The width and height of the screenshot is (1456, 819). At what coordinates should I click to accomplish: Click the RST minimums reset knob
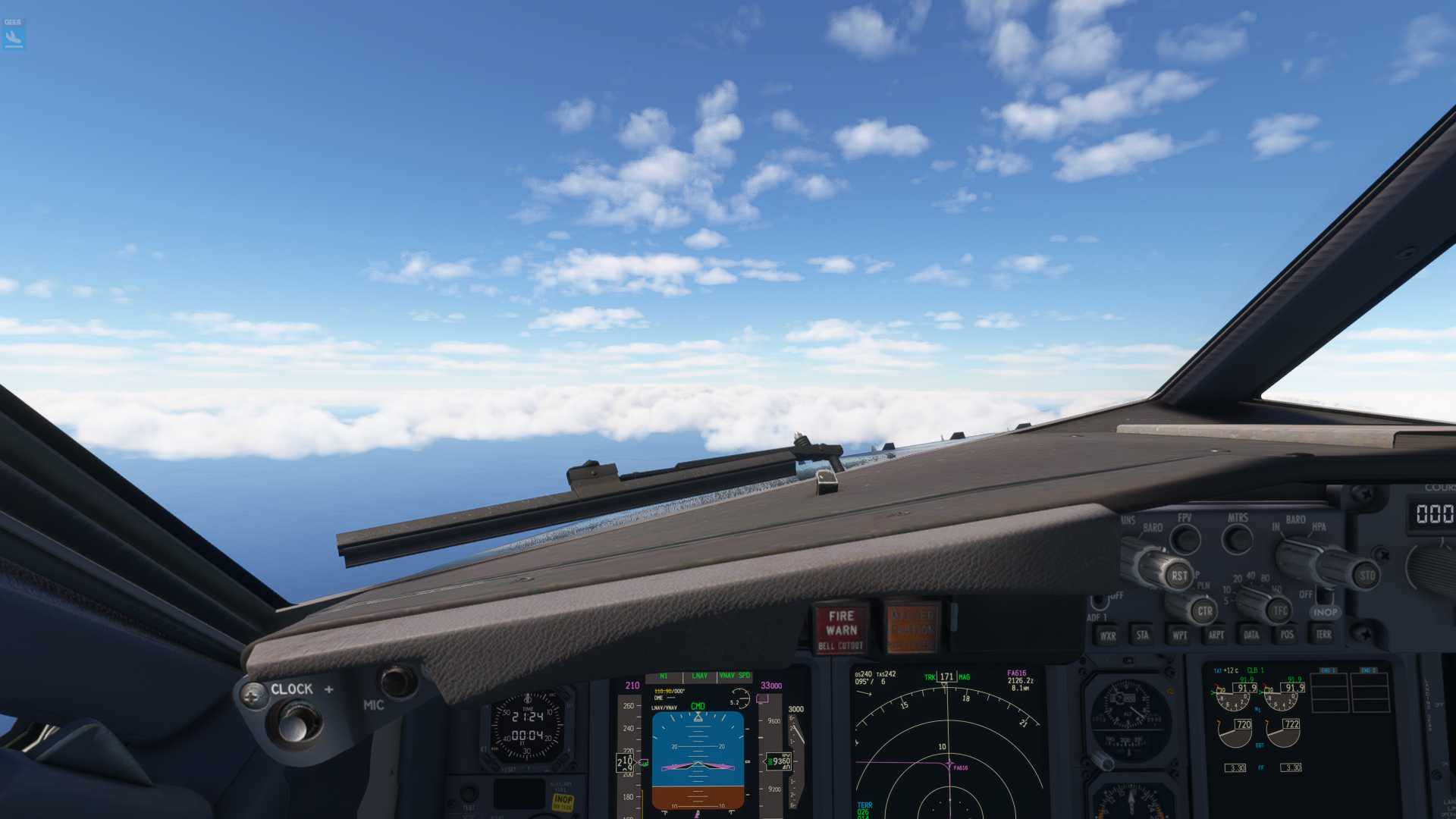1178,576
